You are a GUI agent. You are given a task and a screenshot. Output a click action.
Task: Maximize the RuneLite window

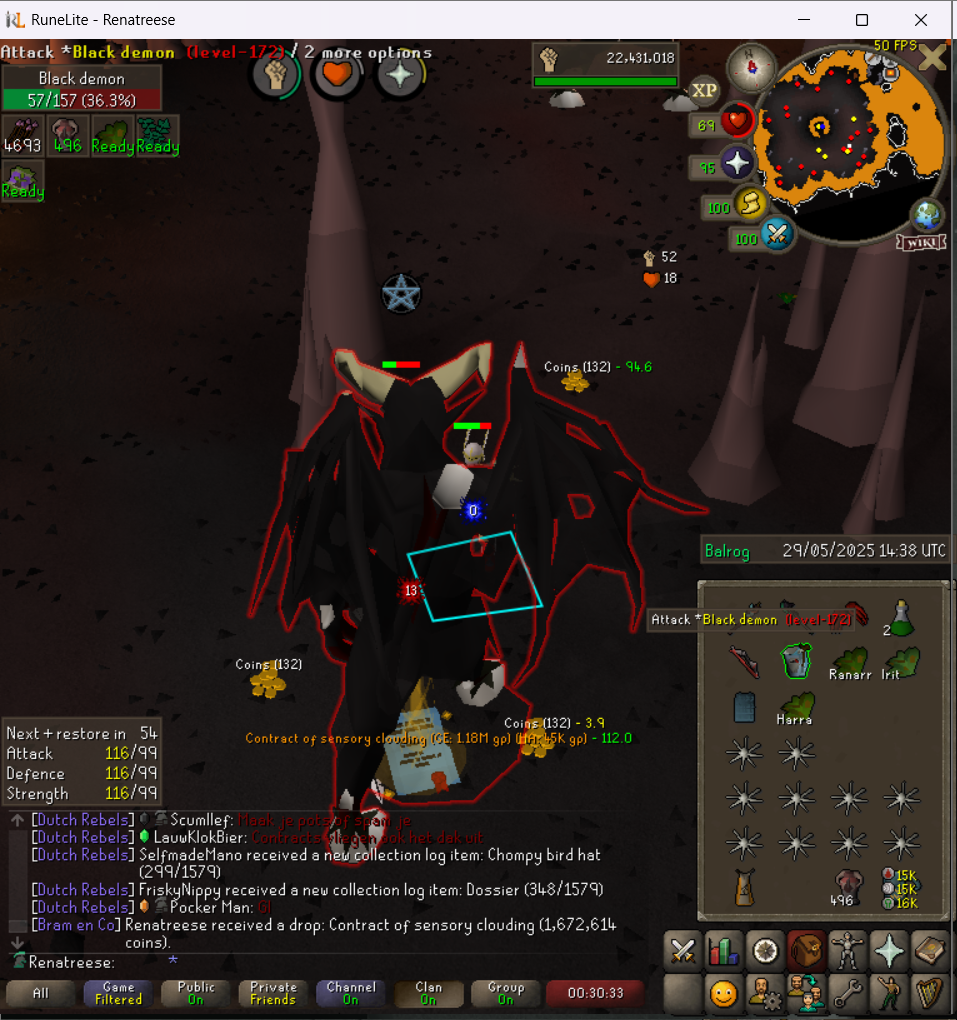coord(861,20)
